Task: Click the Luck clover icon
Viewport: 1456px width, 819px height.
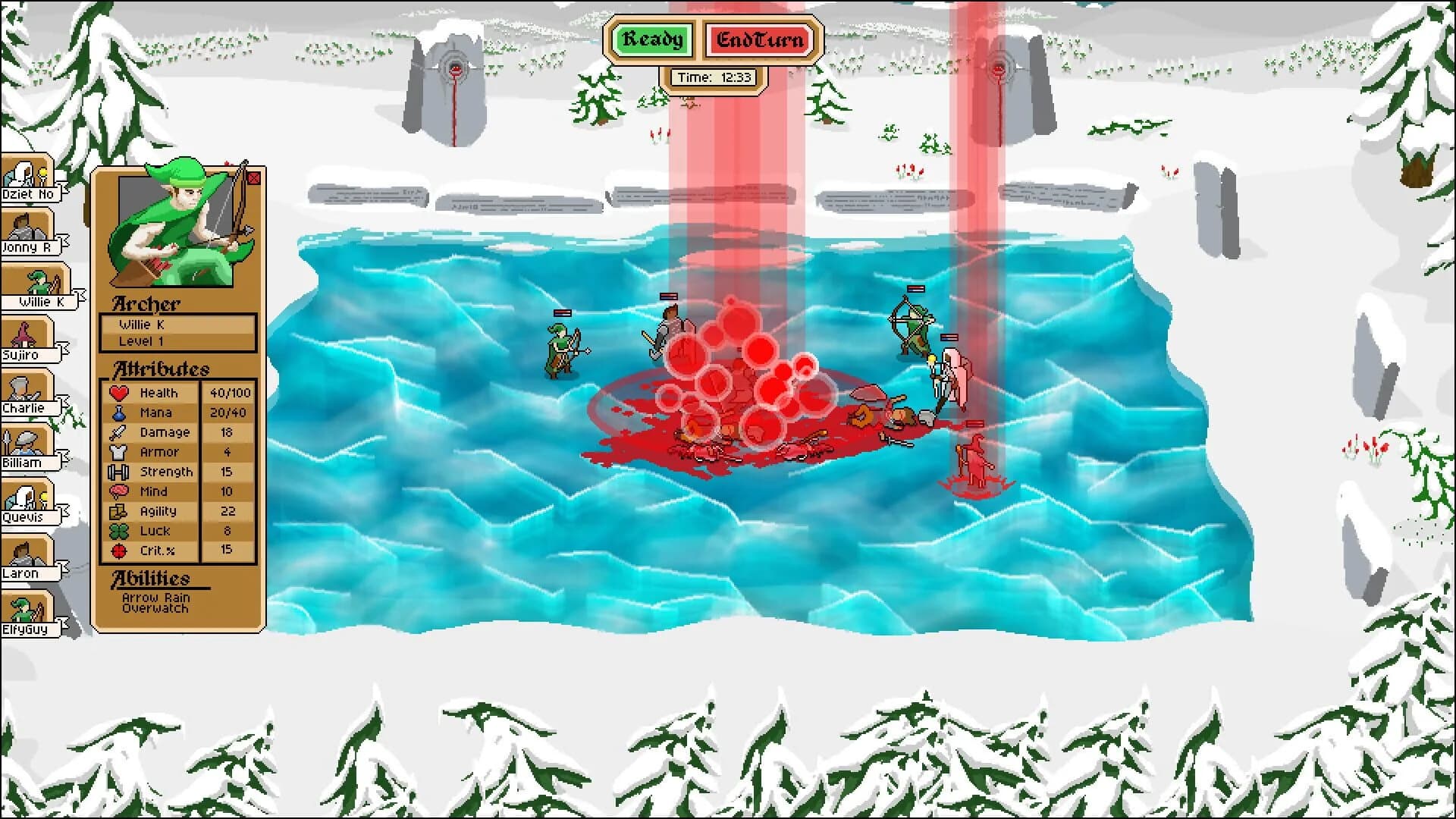Action: click(120, 531)
